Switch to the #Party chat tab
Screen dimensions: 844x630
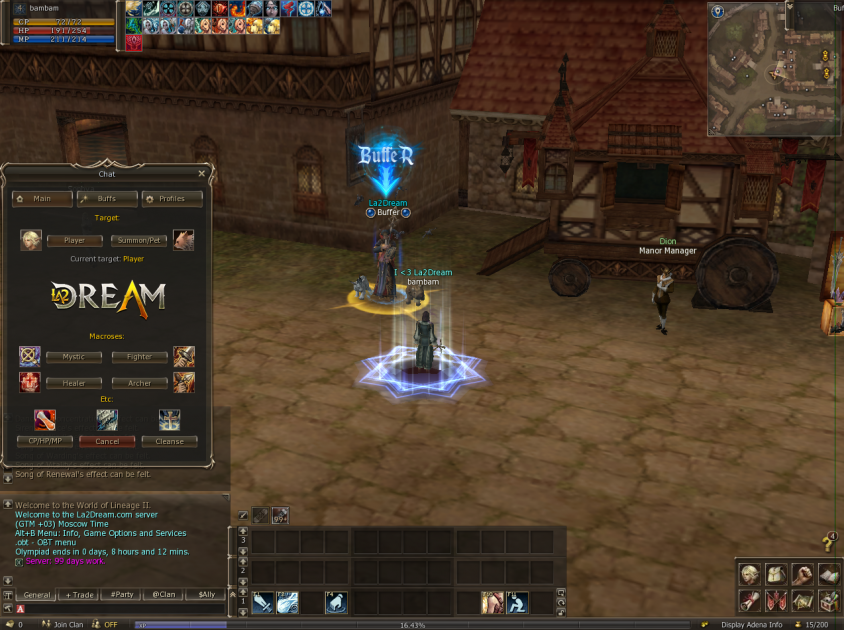pos(122,594)
